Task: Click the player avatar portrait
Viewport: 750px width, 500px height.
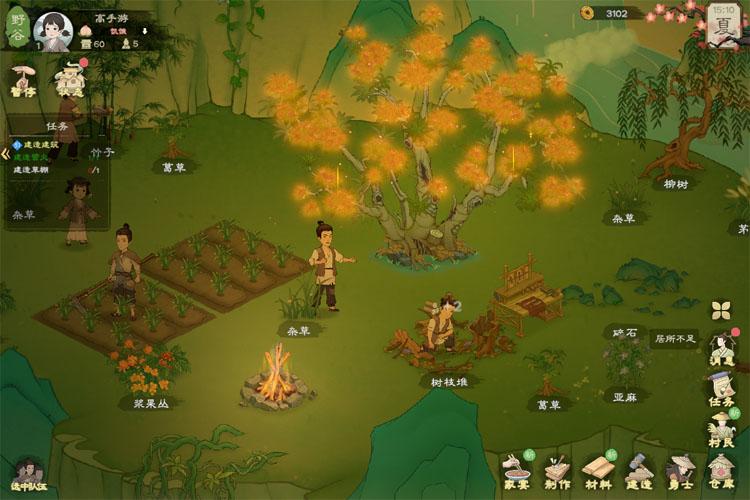Action: 53,28
